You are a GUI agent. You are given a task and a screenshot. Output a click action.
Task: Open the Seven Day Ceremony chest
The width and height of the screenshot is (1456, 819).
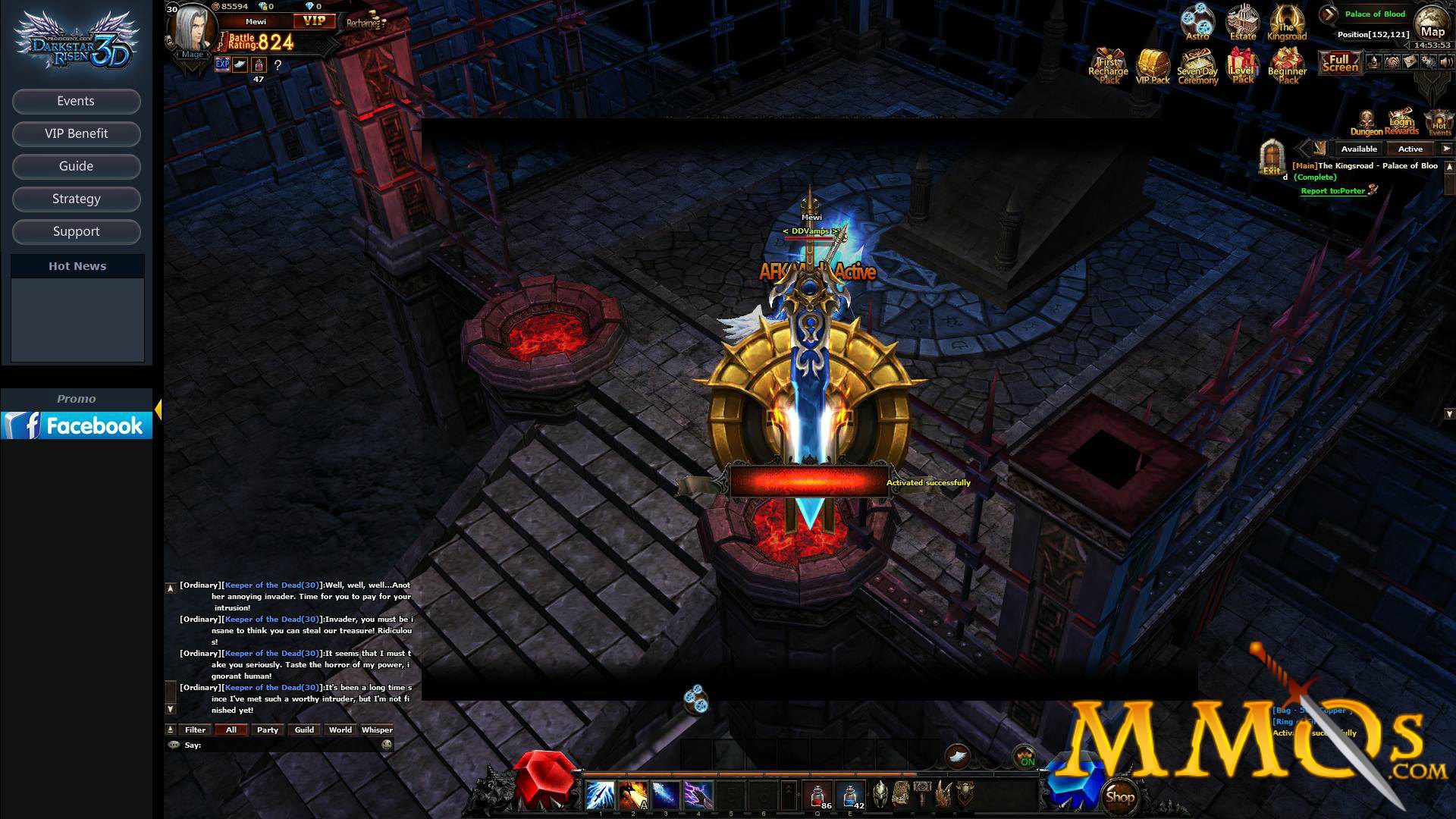[x=1197, y=65]
